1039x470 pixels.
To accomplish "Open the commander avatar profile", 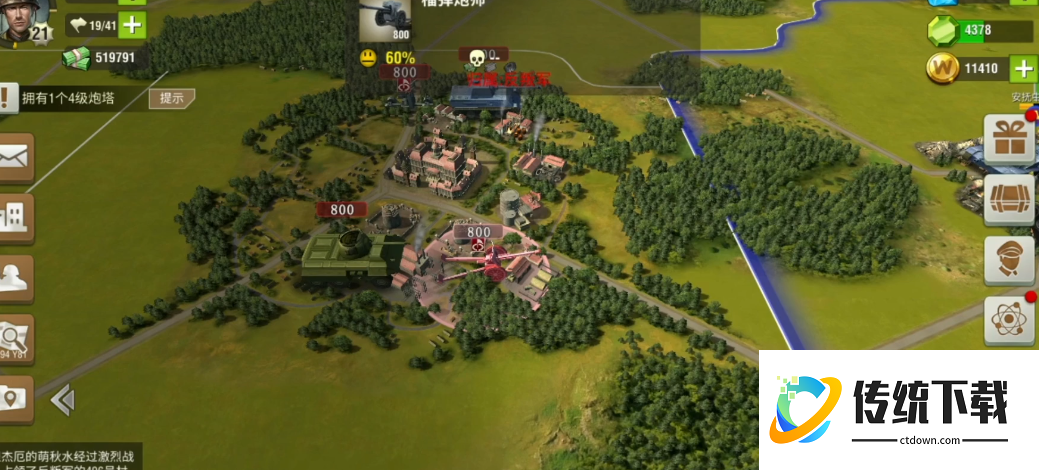I will pos(20,22).
